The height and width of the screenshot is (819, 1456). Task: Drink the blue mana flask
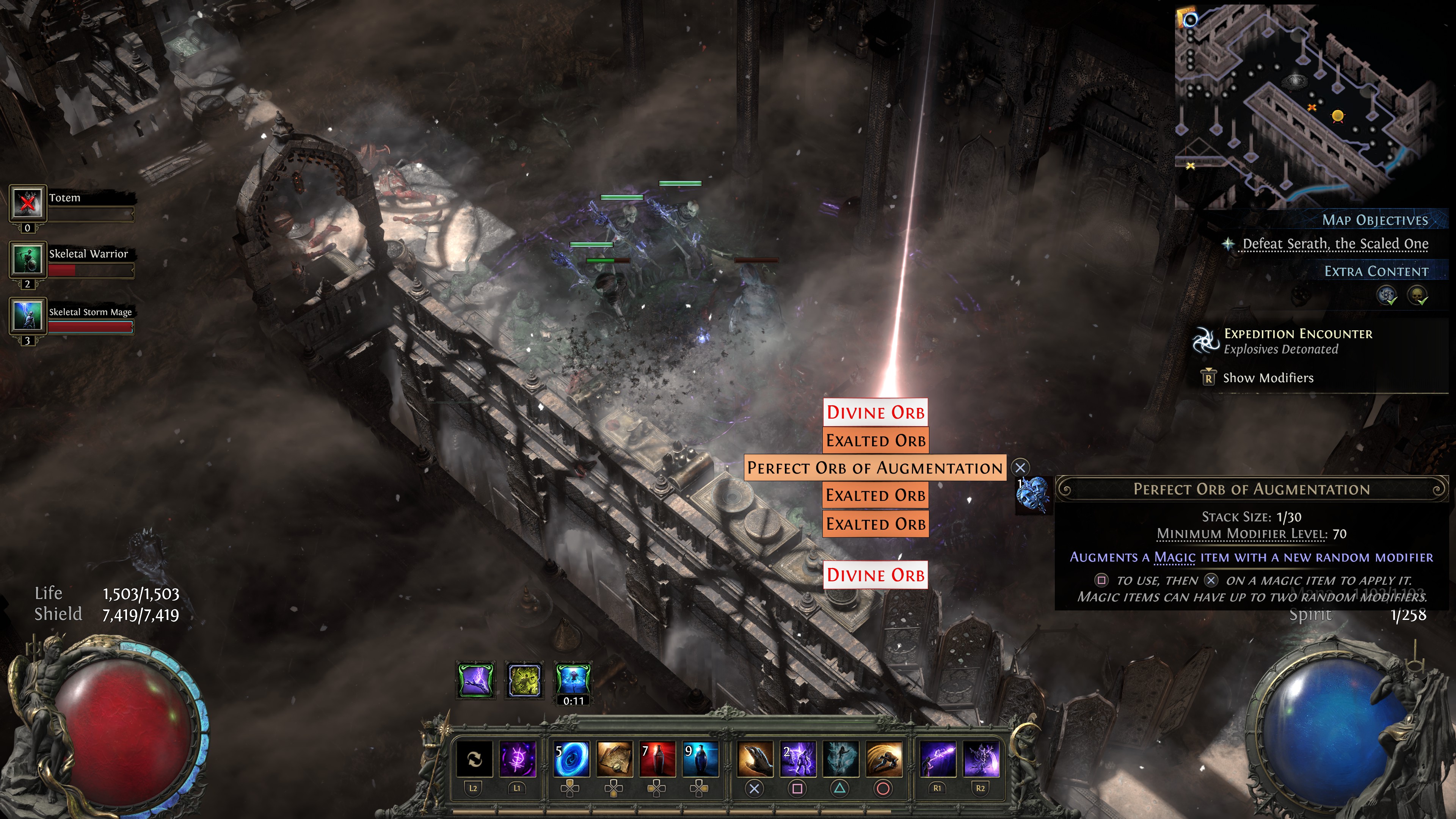click(x=700, y=759)
